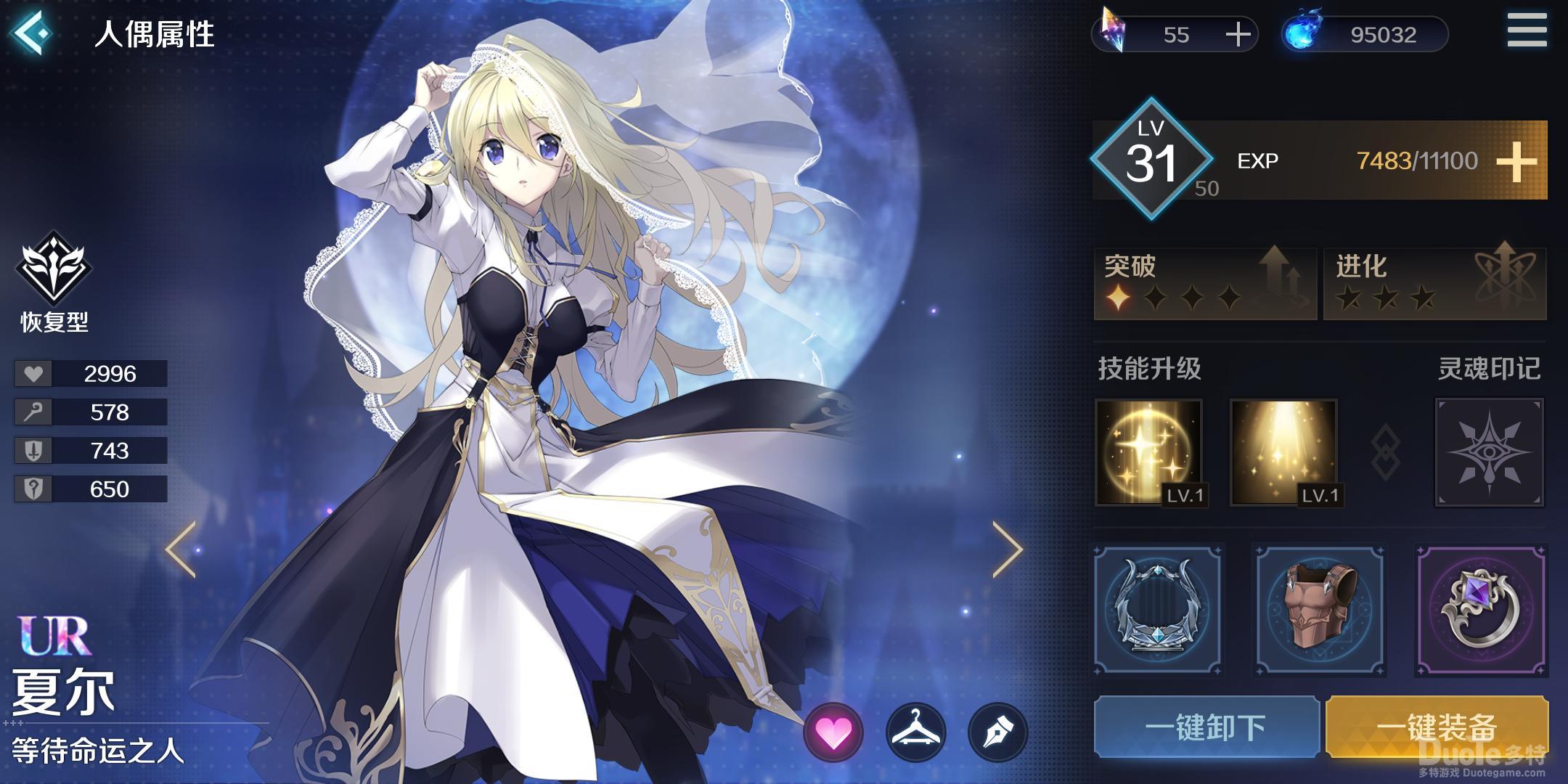Select the leather chest armor slot

pyautogui.click(x=1320, y=610)
